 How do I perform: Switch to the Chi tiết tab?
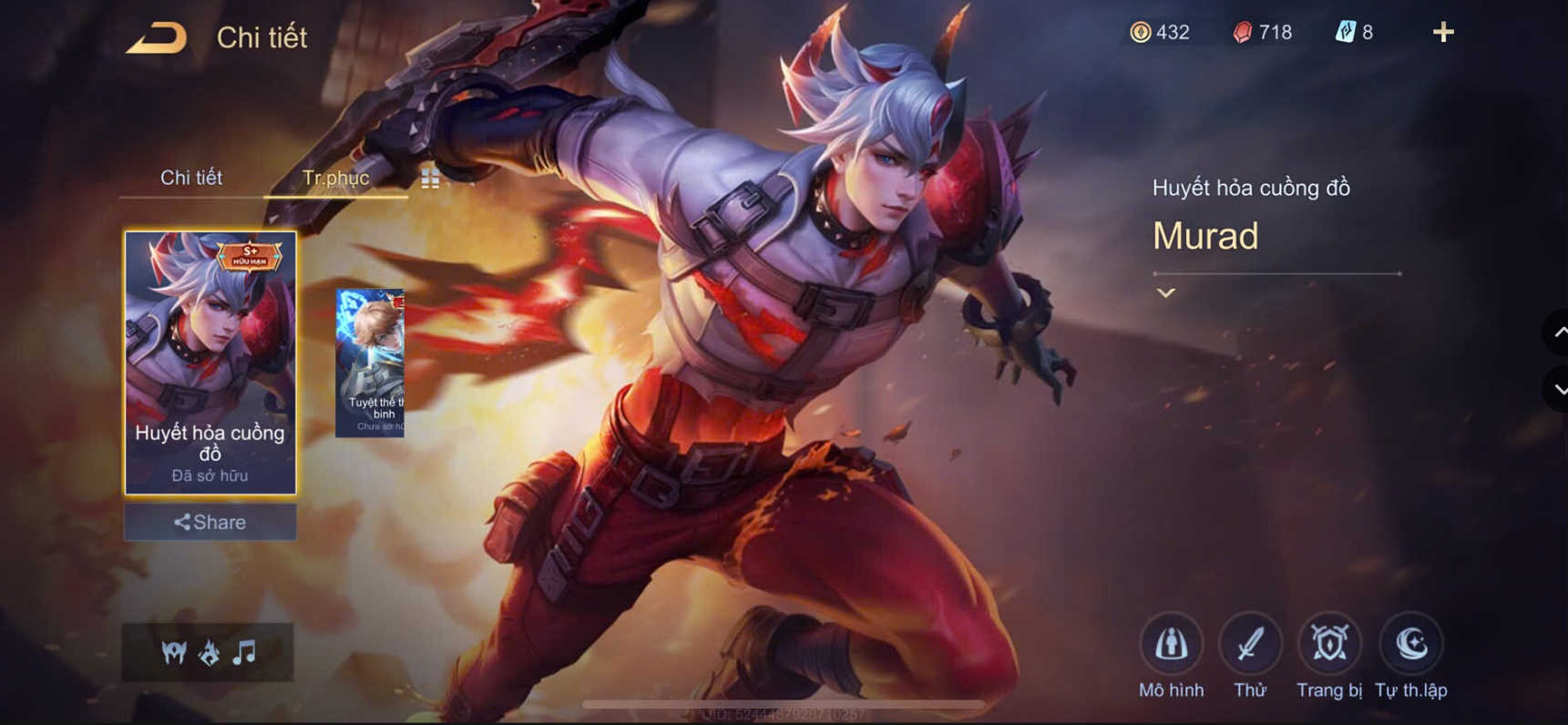click(x=193, y=178)
